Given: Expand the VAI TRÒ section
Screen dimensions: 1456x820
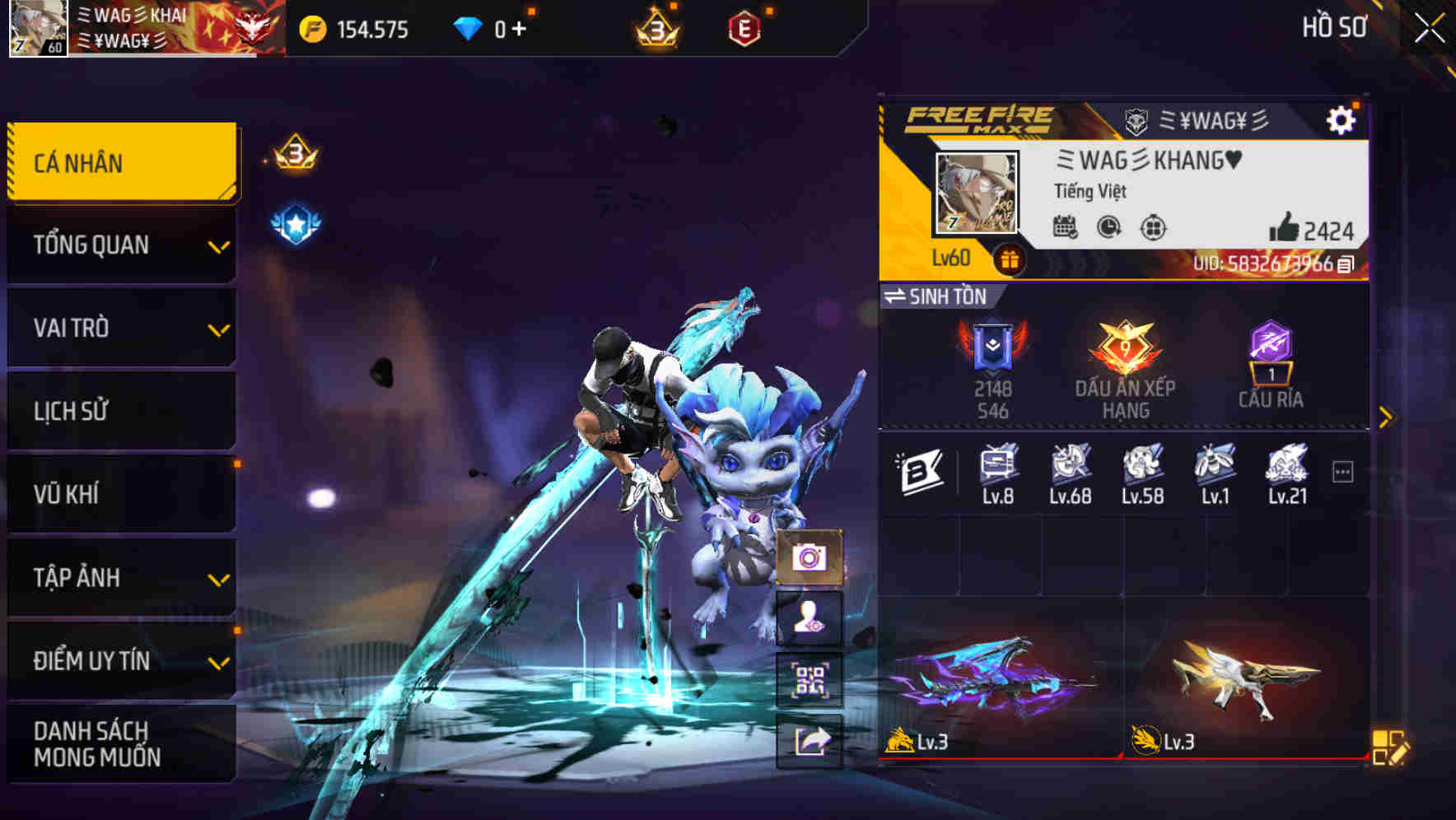Looking at the screenshot, I should tap(120, 328).
